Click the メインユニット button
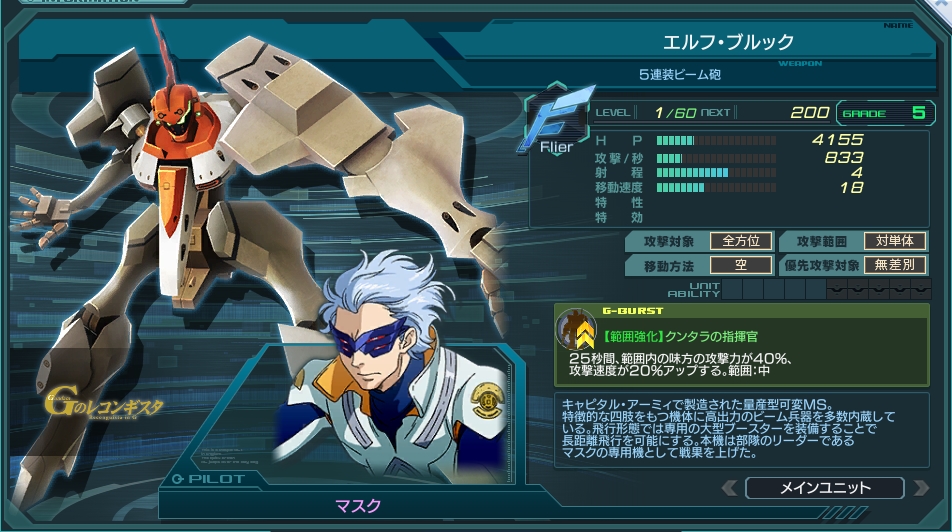The height and width of the screenshot is (532, 952). pyautogui.click(x=825, y=488)
